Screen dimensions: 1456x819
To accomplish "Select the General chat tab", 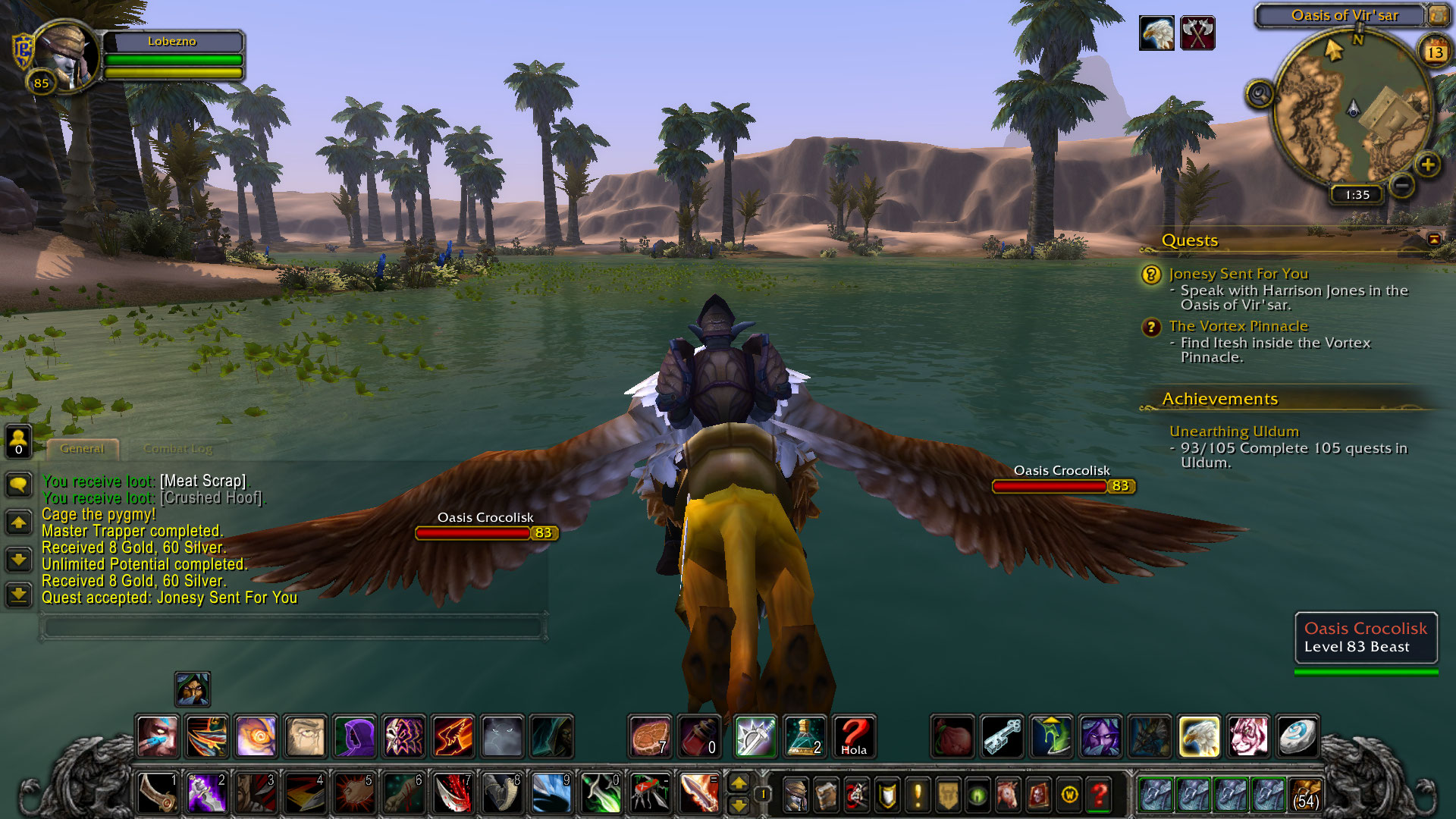I will click(x=82, y=449).
